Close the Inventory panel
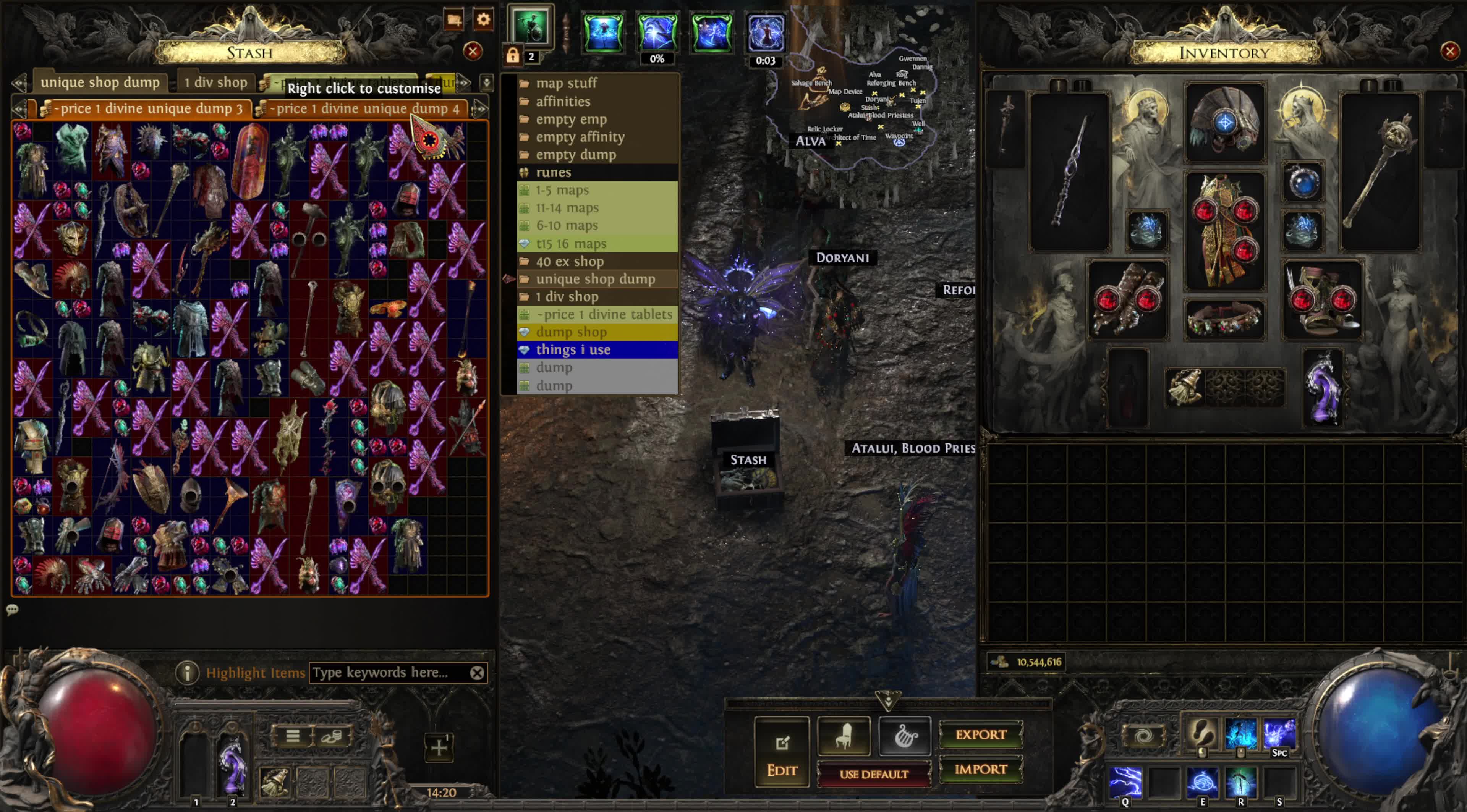1467x812 pixels. (x=1449, y=52)
